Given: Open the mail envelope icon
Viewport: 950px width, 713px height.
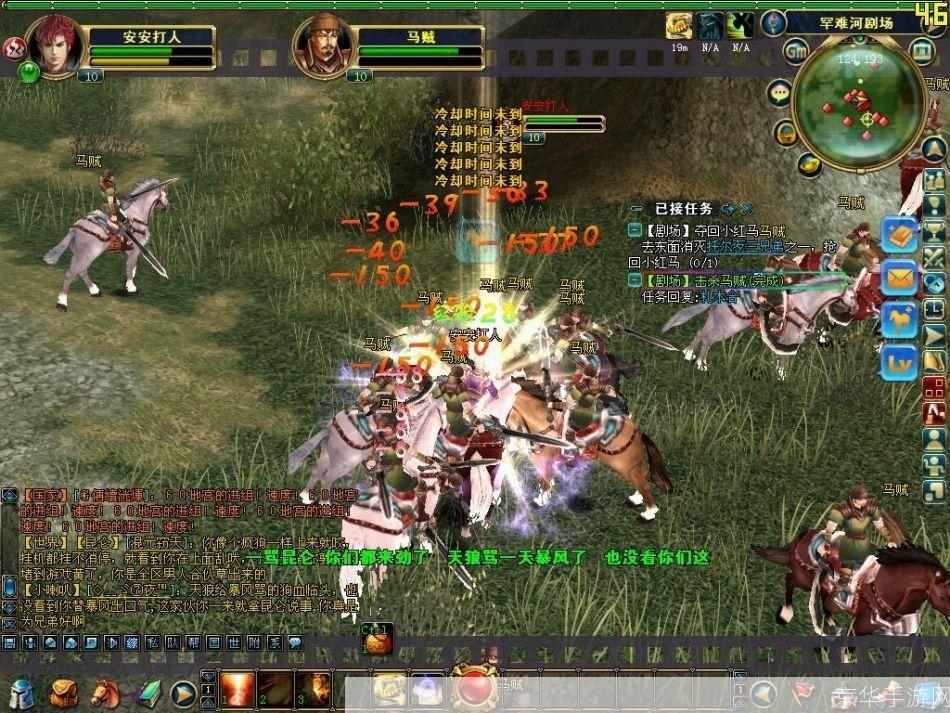Looking at the screenshot, I should [x=900, y=278].
